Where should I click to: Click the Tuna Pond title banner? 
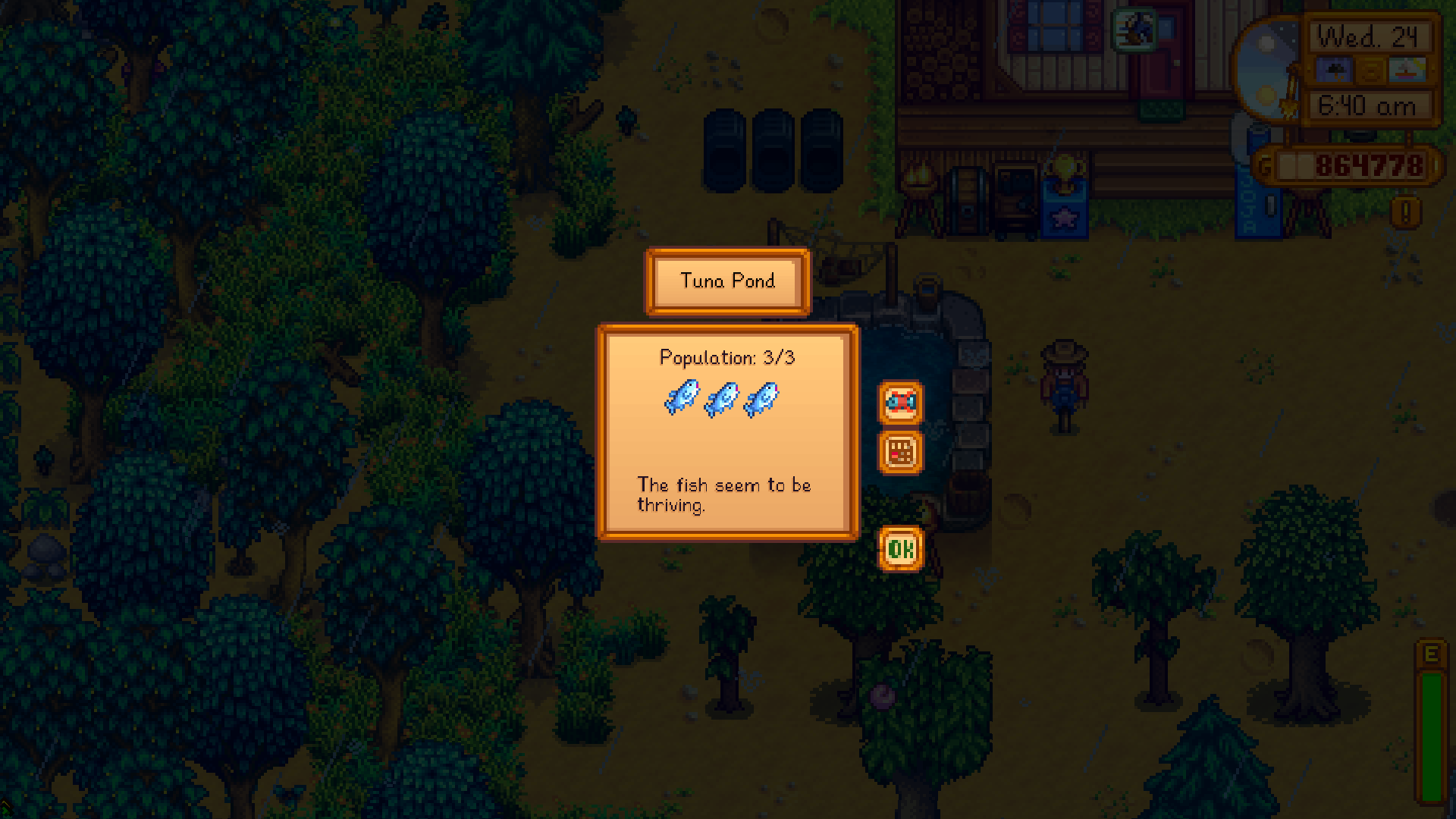726,281
